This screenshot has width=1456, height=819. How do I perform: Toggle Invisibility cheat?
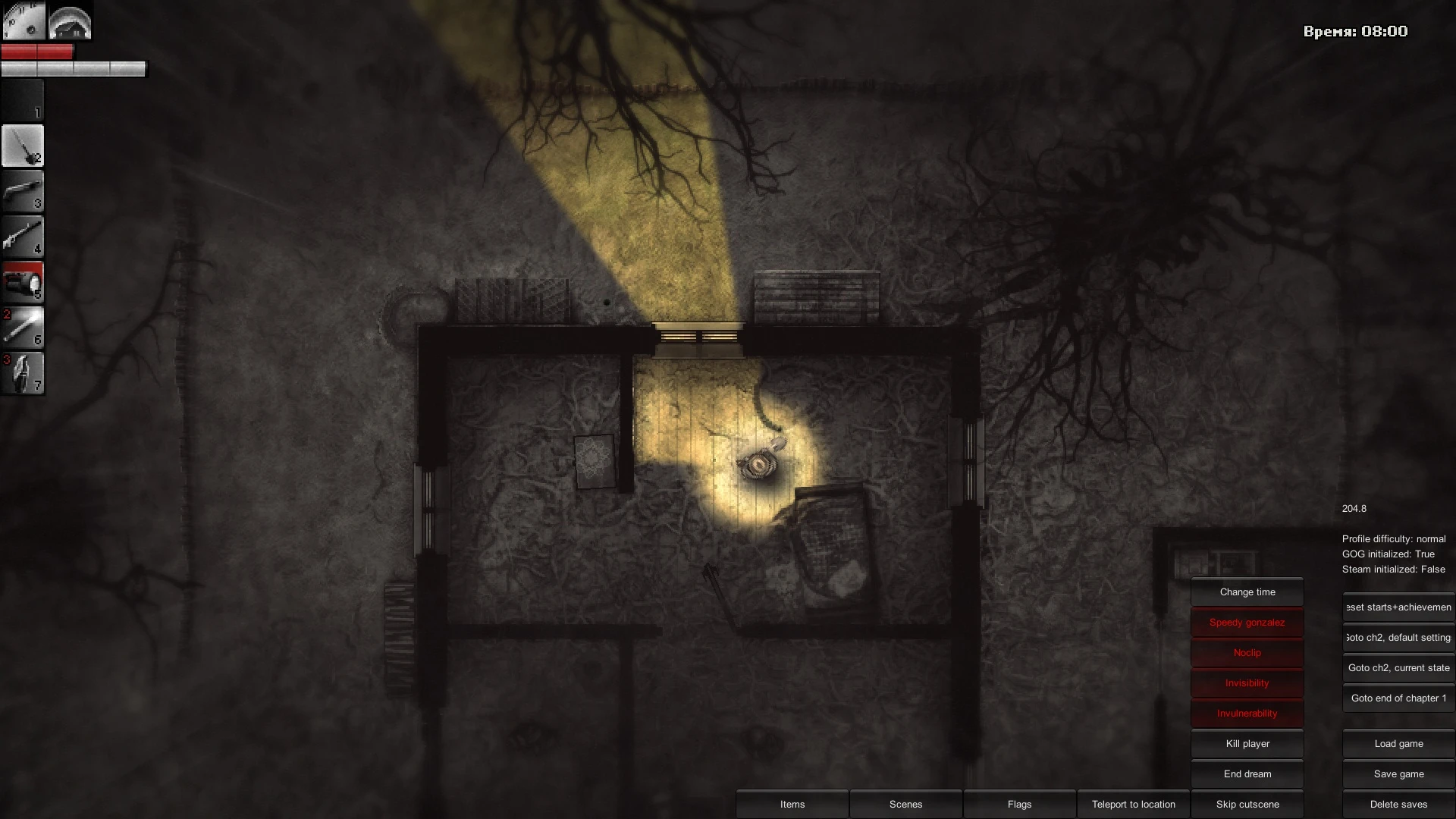coord(1247,682)
